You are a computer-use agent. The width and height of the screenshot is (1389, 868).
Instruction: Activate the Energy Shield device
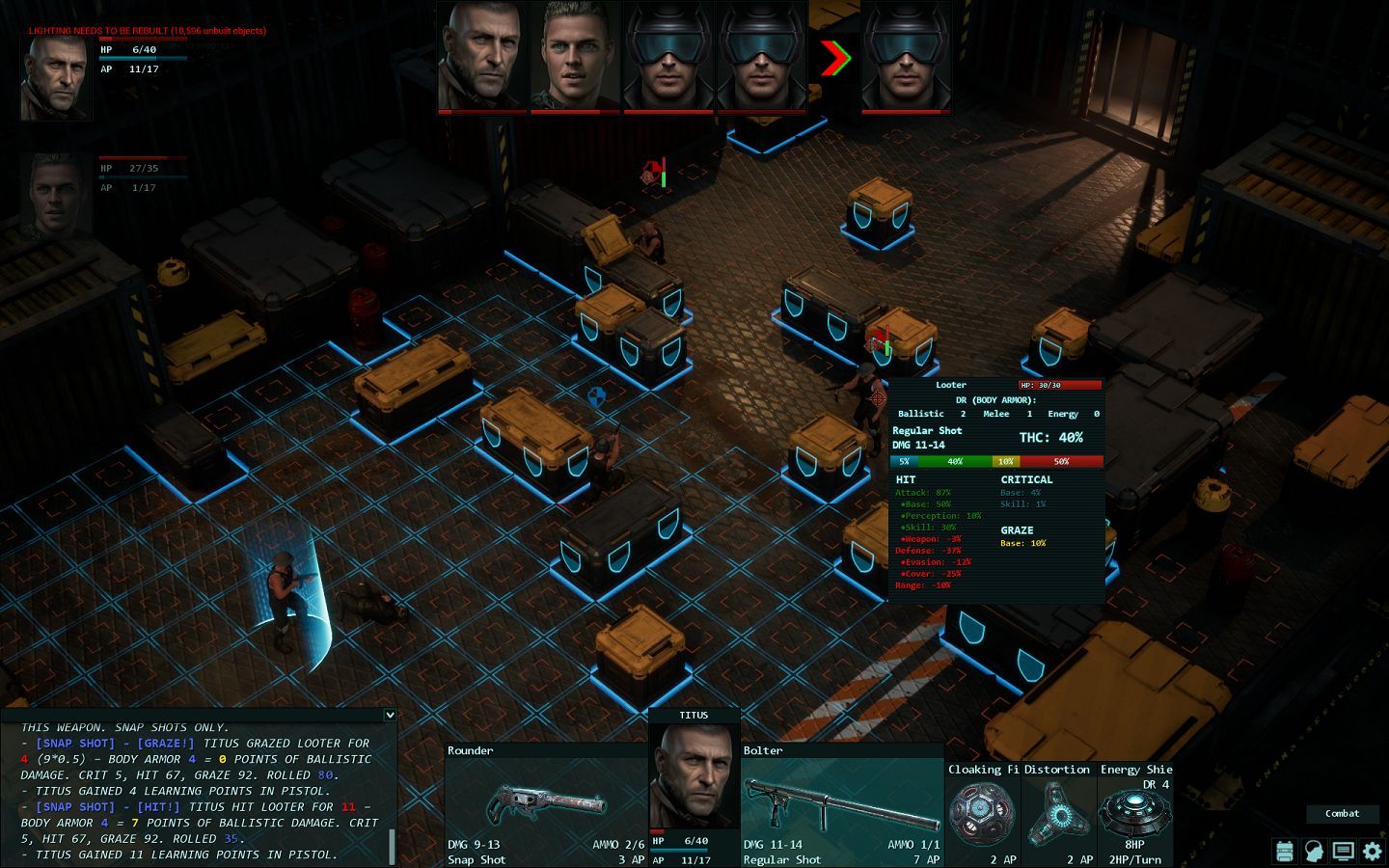1135,813
